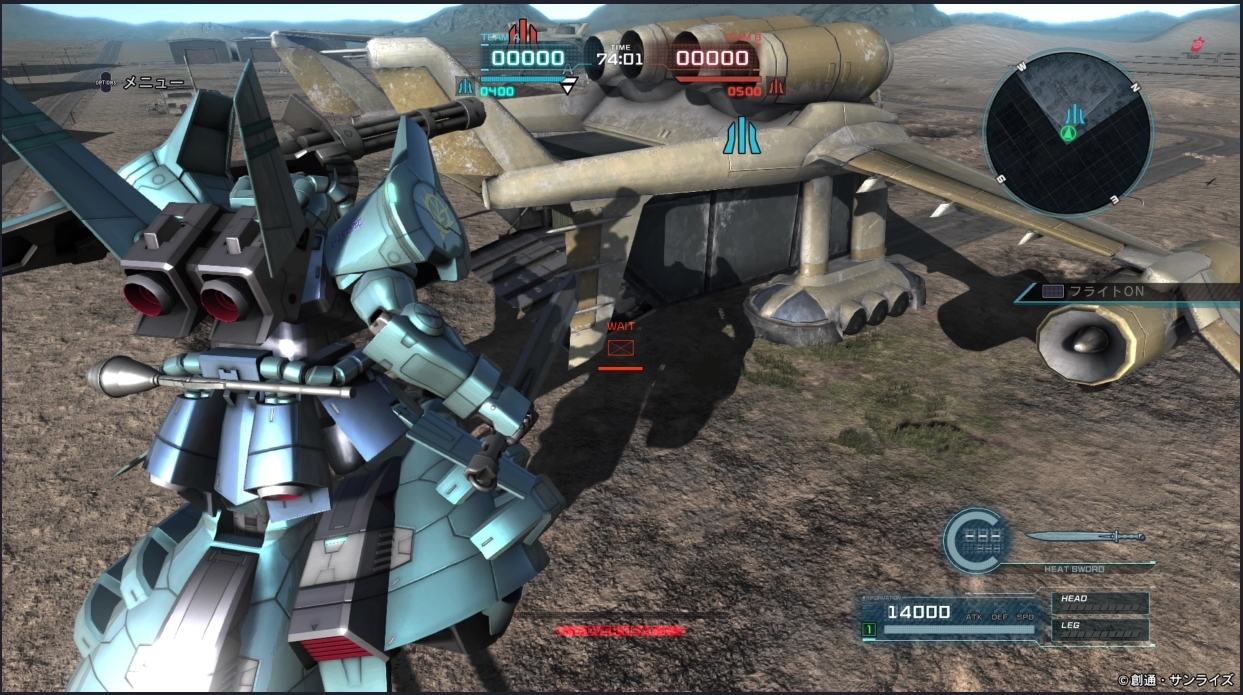Click the circular weapon gauge beside Heat Sword
1243x695 pixels.
[x=976, y=541]
